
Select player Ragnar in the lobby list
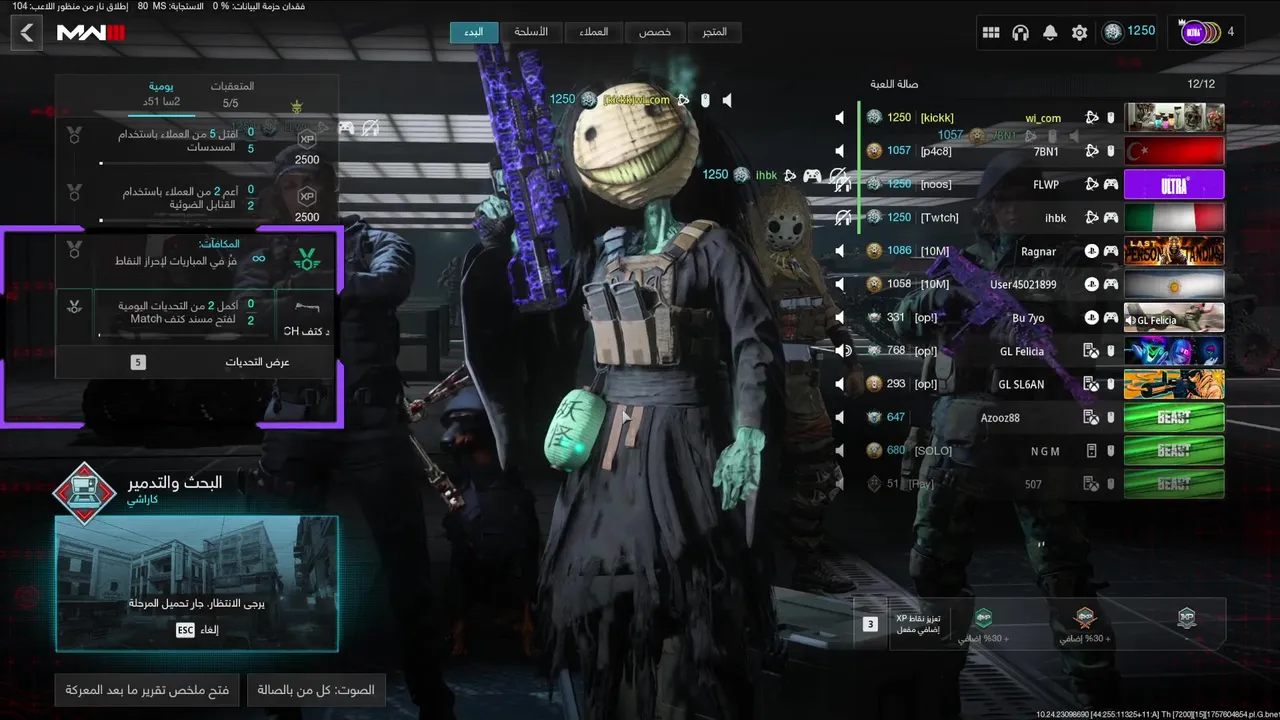pos(1038,251)
